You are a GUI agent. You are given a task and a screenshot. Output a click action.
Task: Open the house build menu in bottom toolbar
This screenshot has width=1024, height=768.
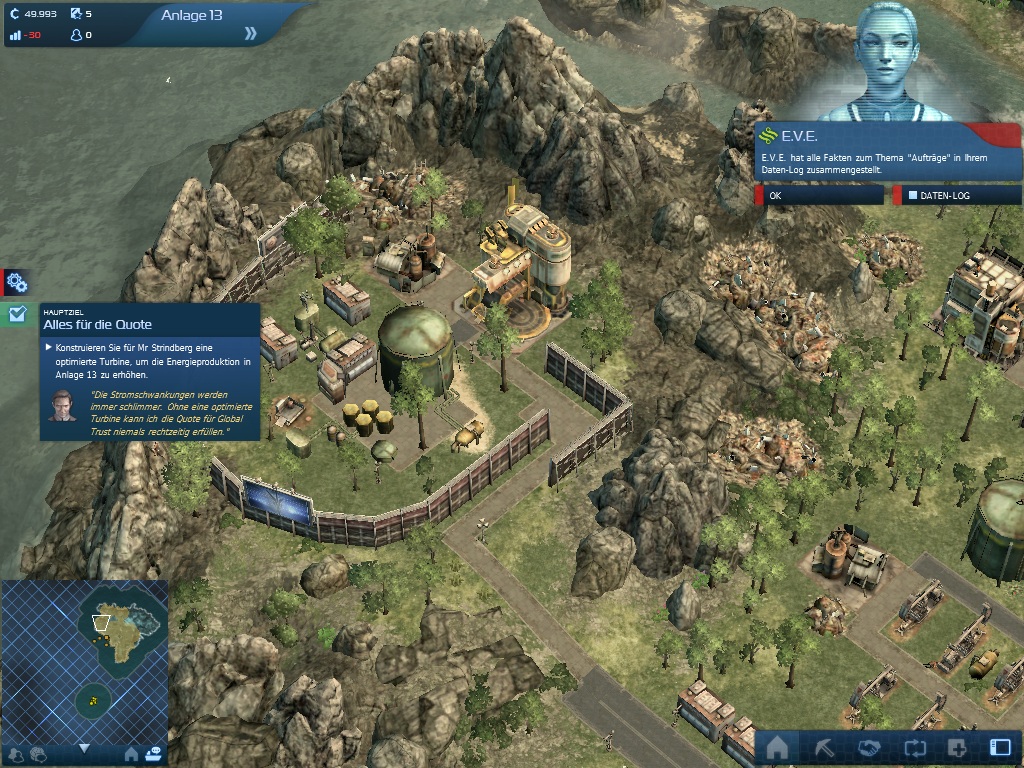pyautogui.click(x=777, y=748)
